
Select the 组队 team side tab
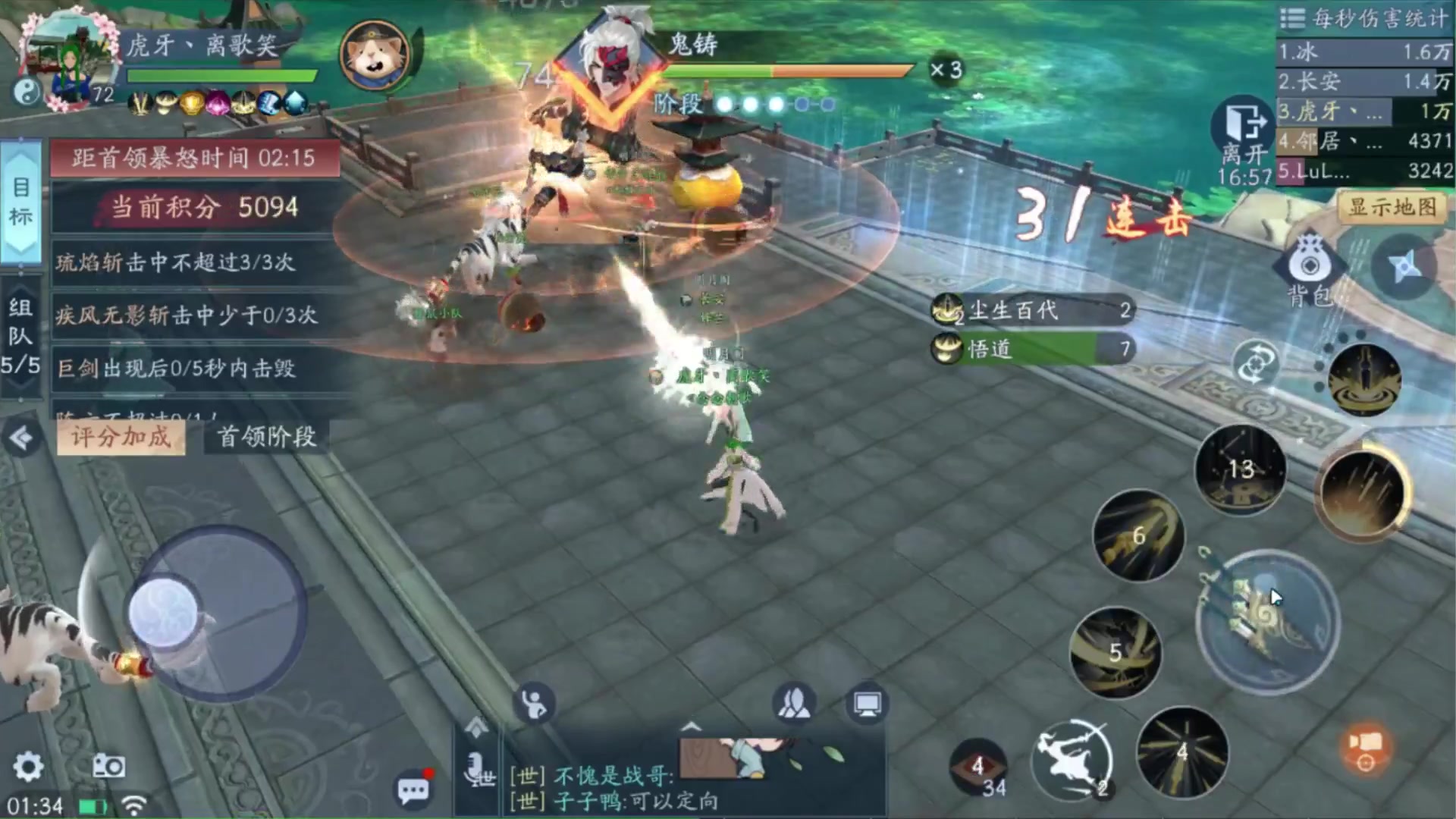(x=20, y=336)
